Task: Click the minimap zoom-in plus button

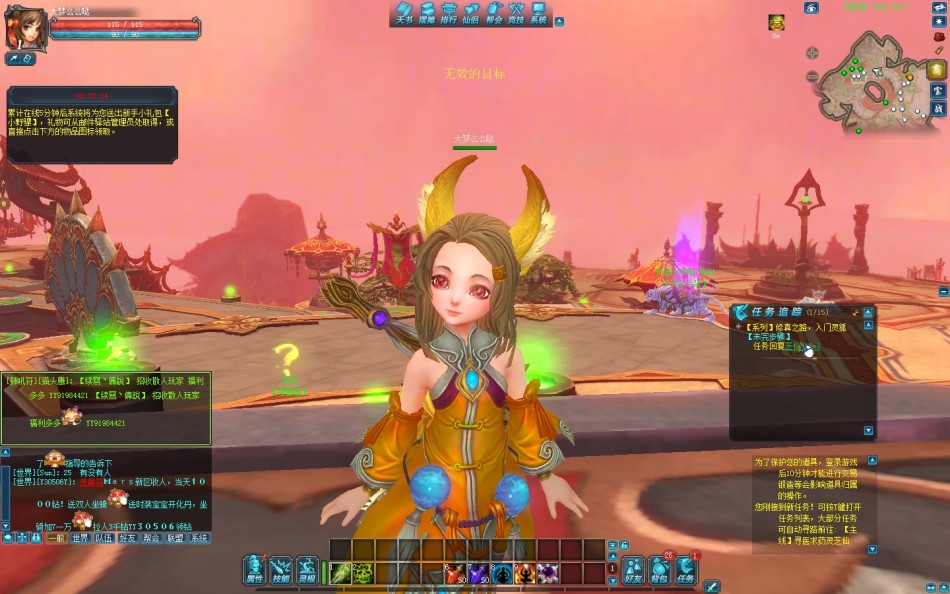Action: point(811,53)
